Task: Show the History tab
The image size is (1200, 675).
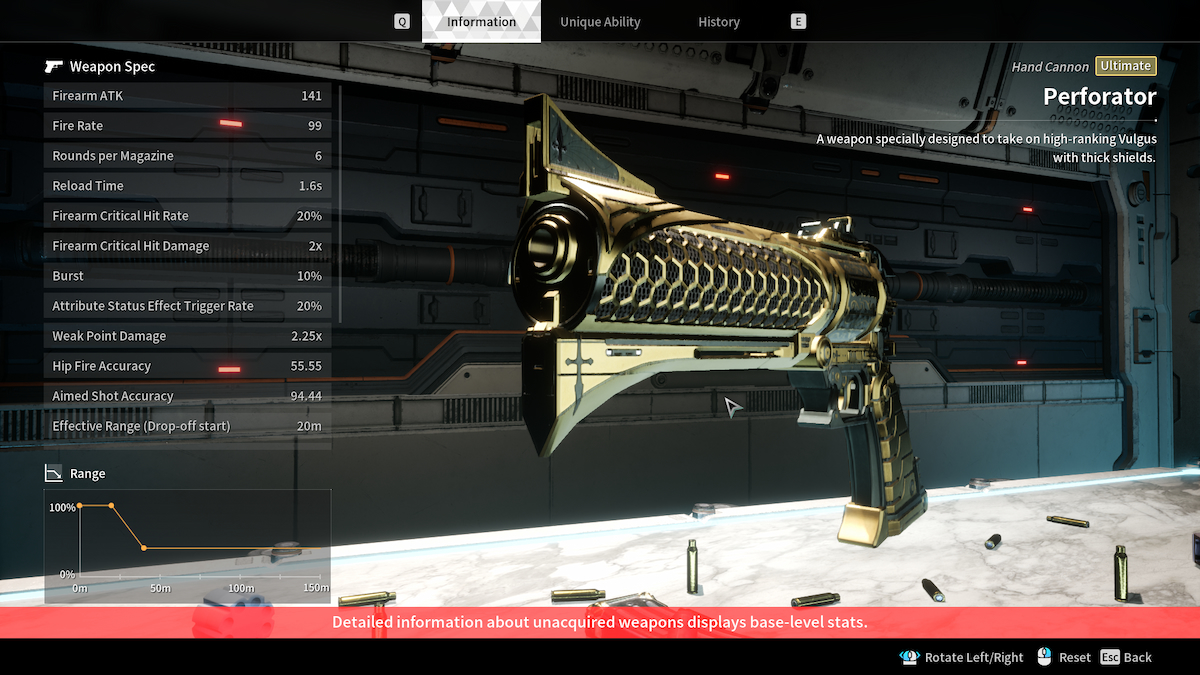Action: tap(719, 22)
